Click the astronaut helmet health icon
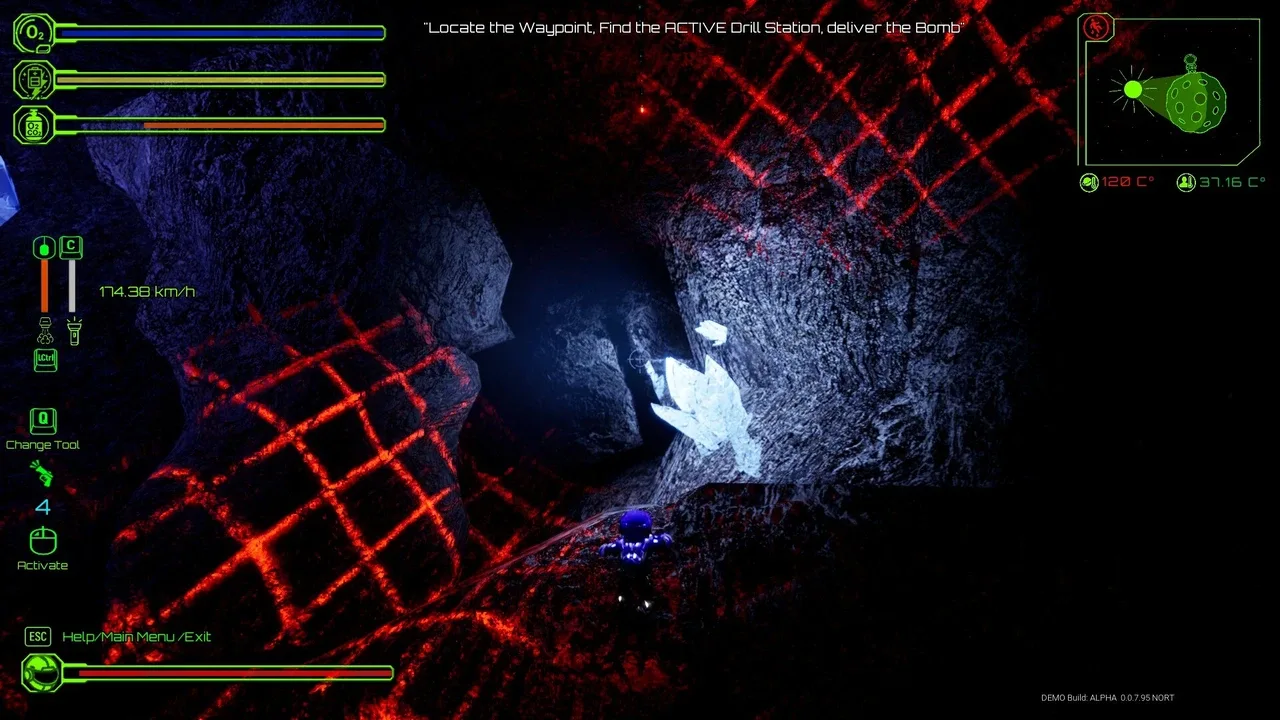 [42, 673]
